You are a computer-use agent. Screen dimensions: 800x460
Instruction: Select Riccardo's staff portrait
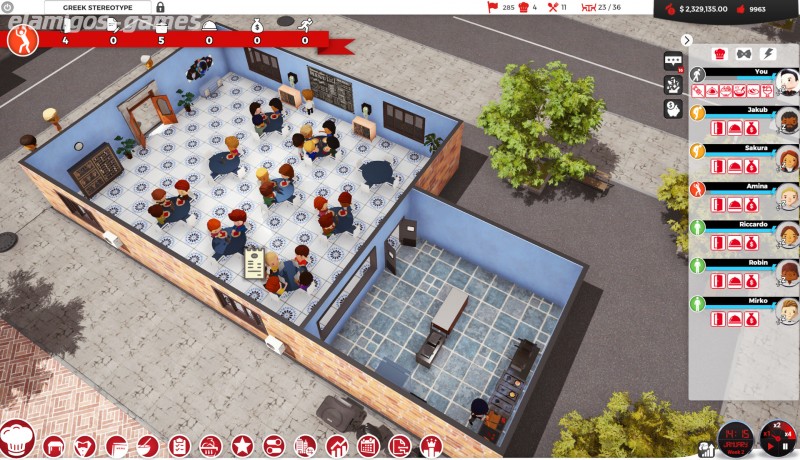[x=787, y=237]
